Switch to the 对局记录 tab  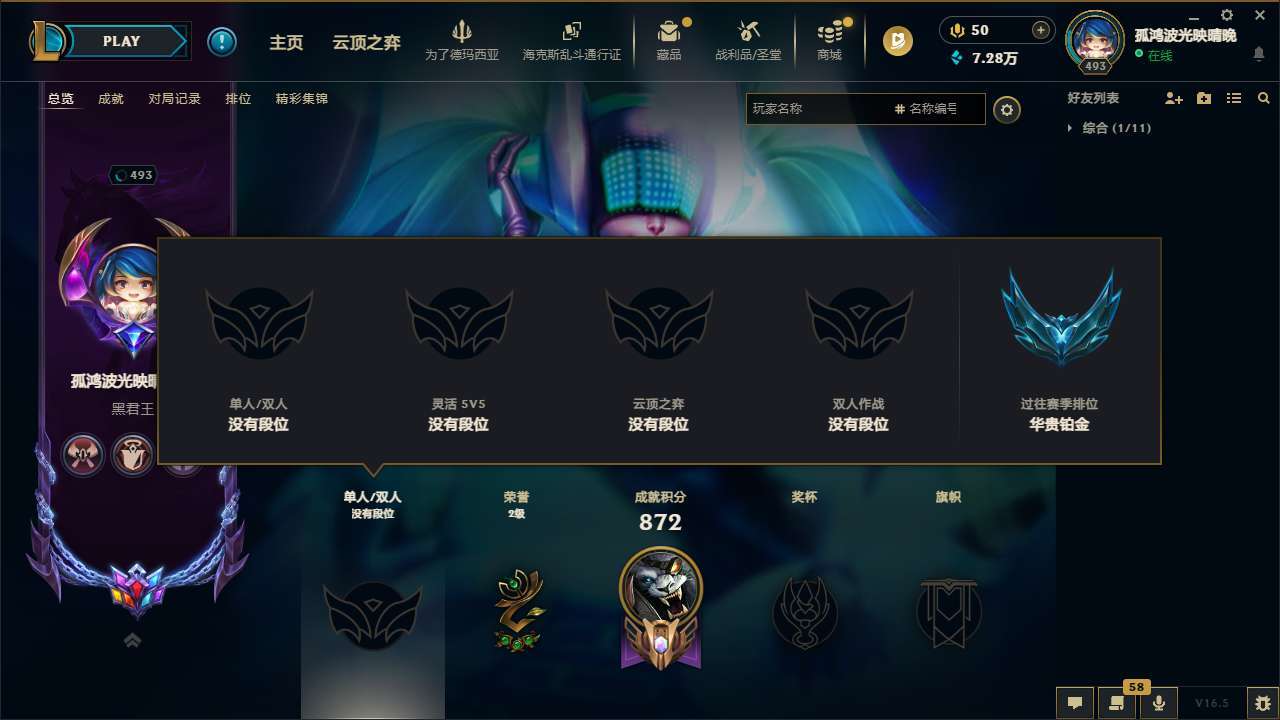[174, 99]
